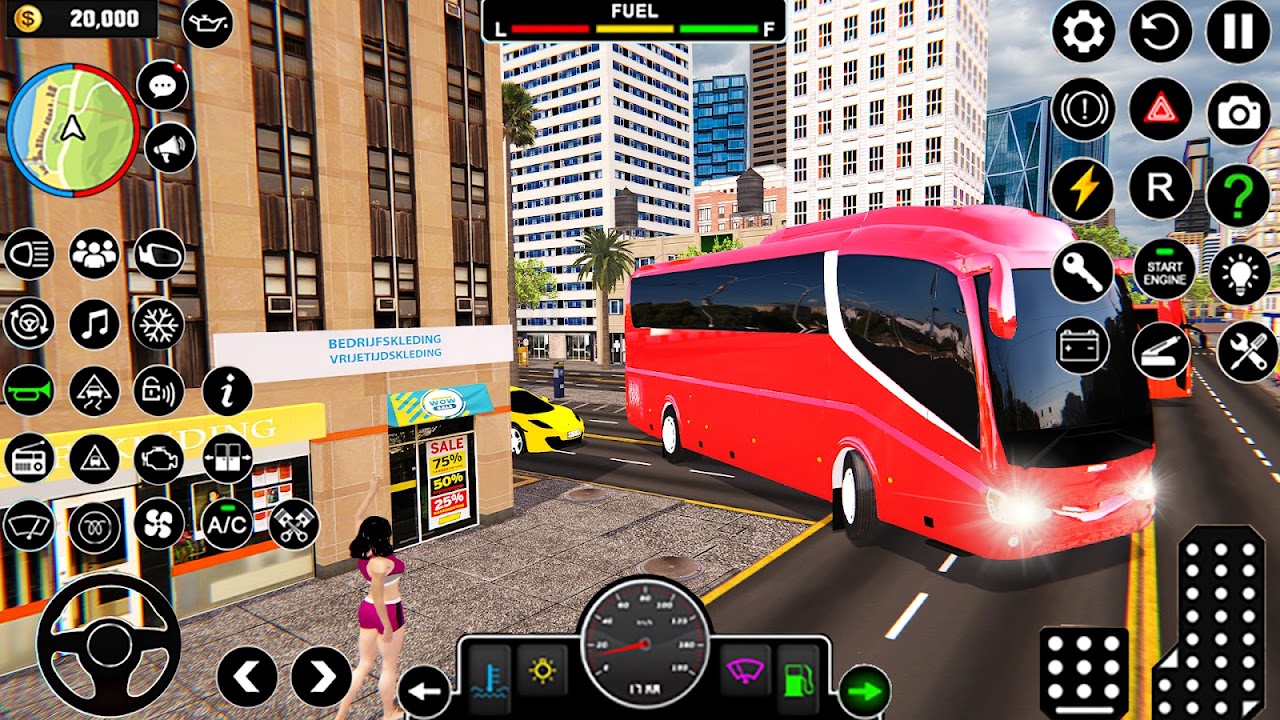
Task: Steer left with the left arrow
Action: (247, 677)
